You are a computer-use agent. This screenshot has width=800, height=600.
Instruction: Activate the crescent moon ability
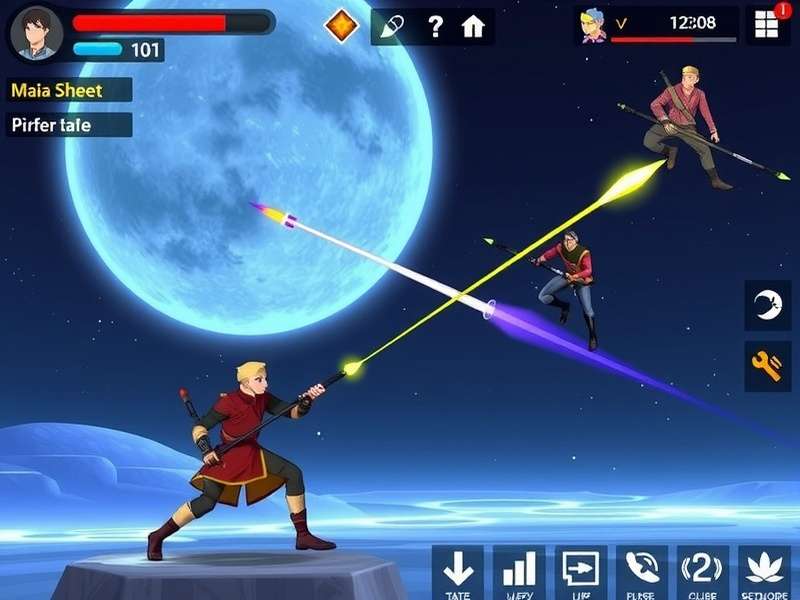(767, 305)
